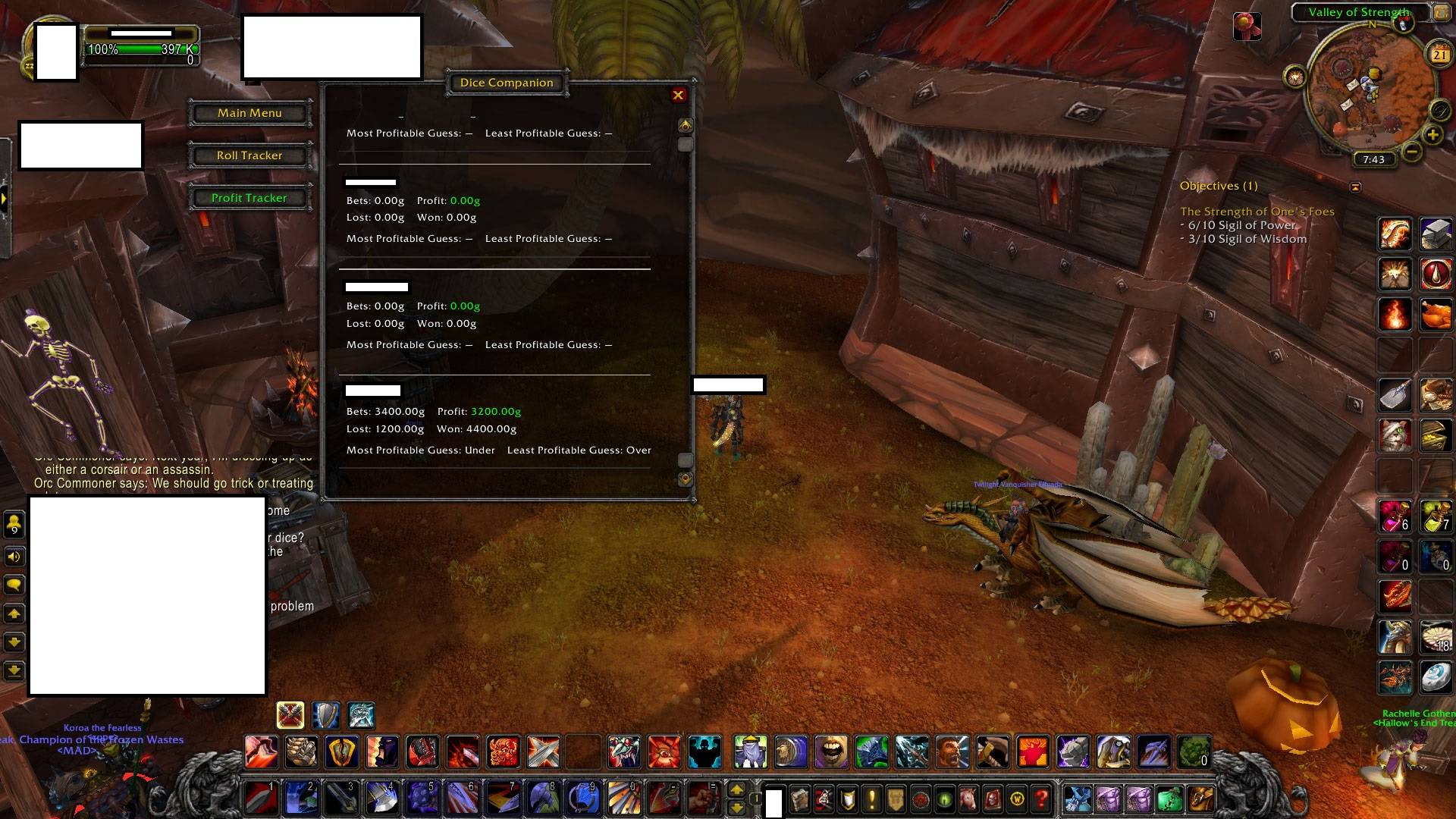Click the Dice Companion scroll-down arrow
Screen dimensions: 1456x819
[x=685, y=479]
